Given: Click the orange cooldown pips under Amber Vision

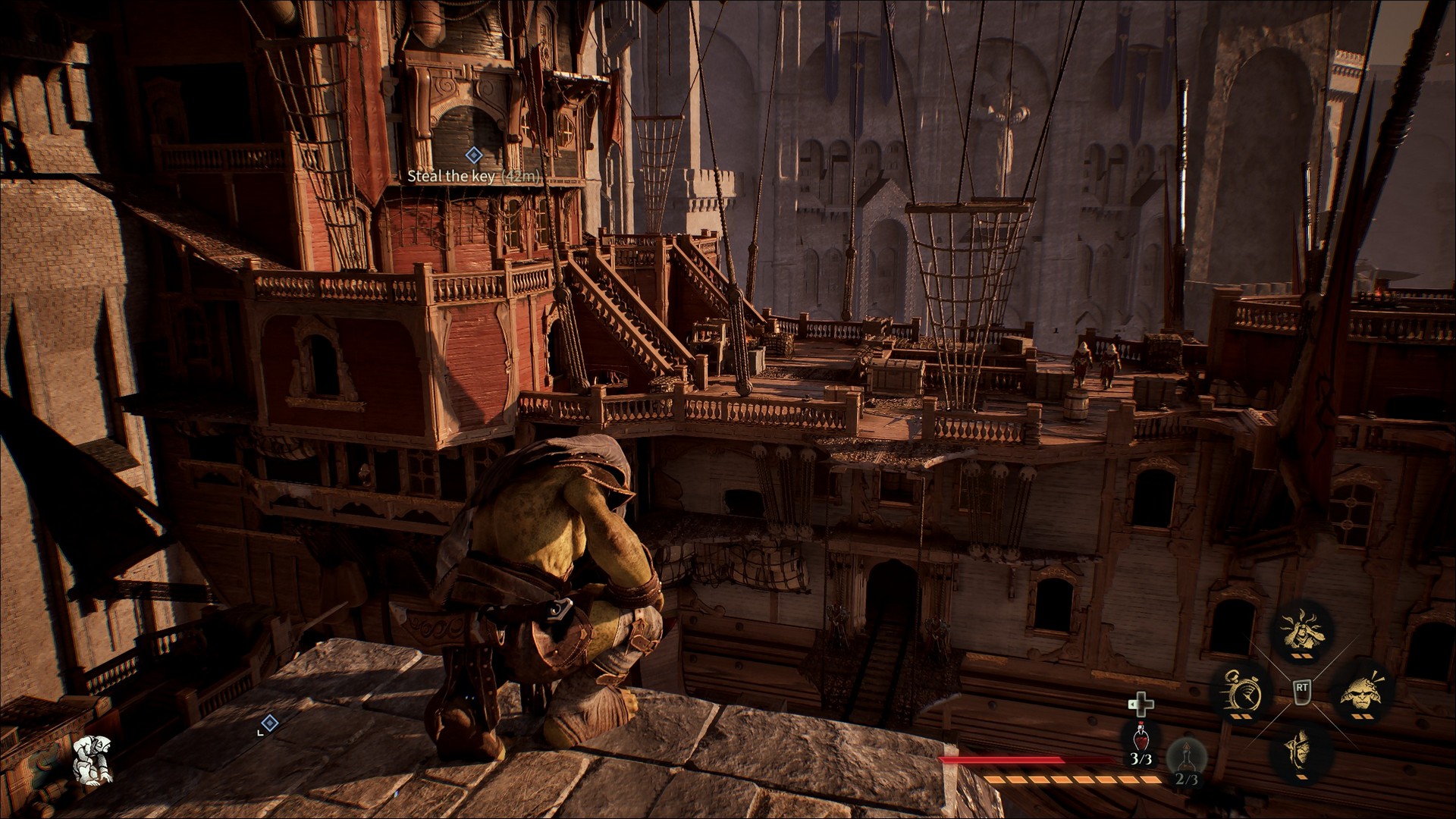Looking at the screenshot, I should tap(1301, 655).
